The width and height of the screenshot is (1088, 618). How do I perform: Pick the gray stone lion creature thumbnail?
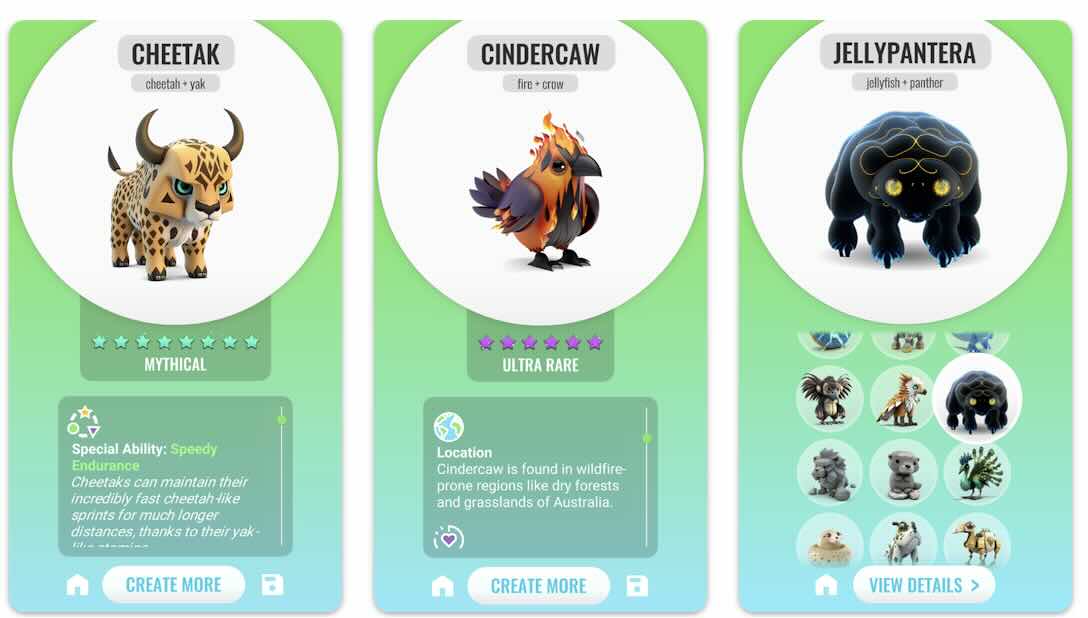click(828, 471)
